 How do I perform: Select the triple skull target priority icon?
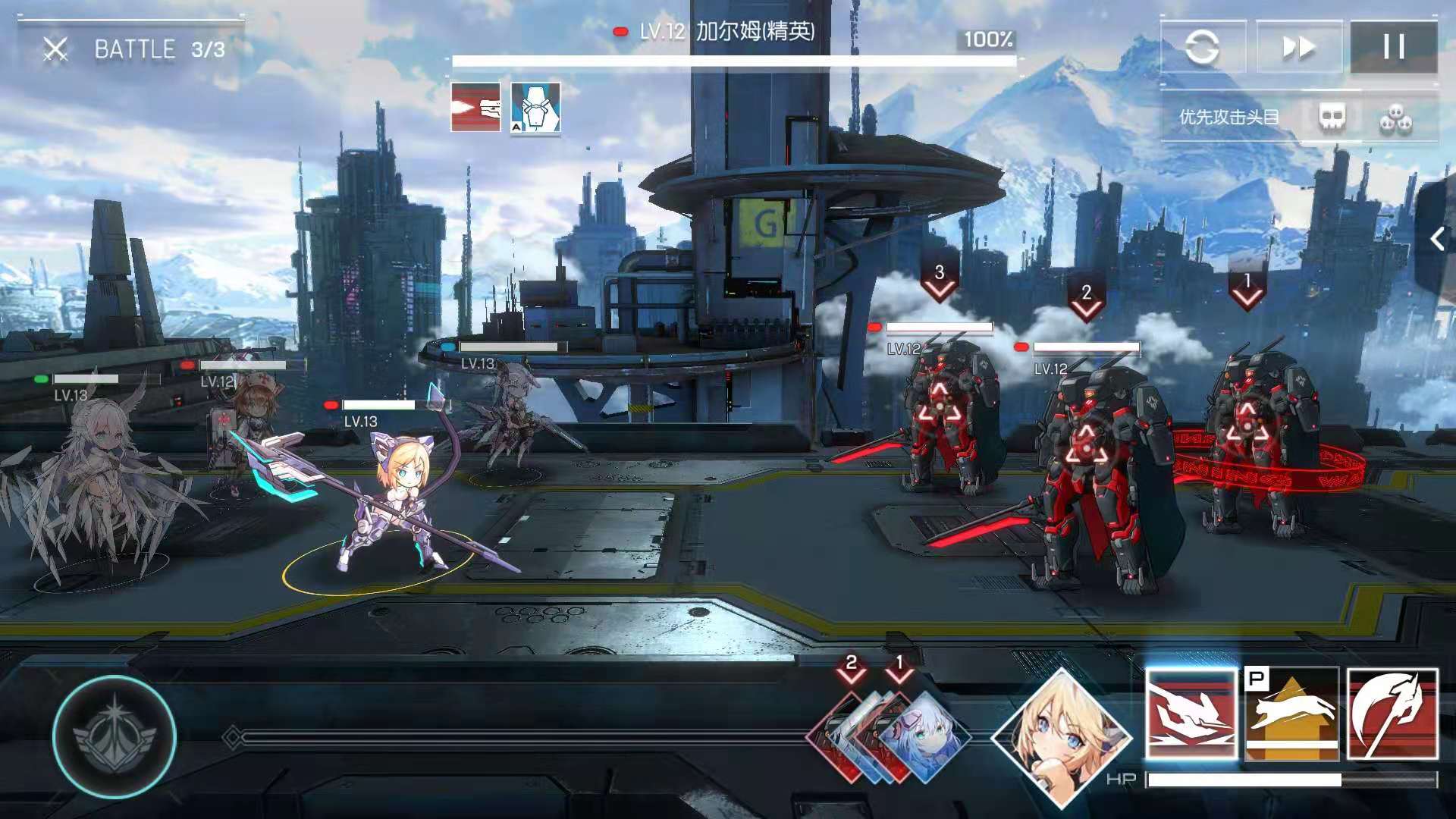1395,119
